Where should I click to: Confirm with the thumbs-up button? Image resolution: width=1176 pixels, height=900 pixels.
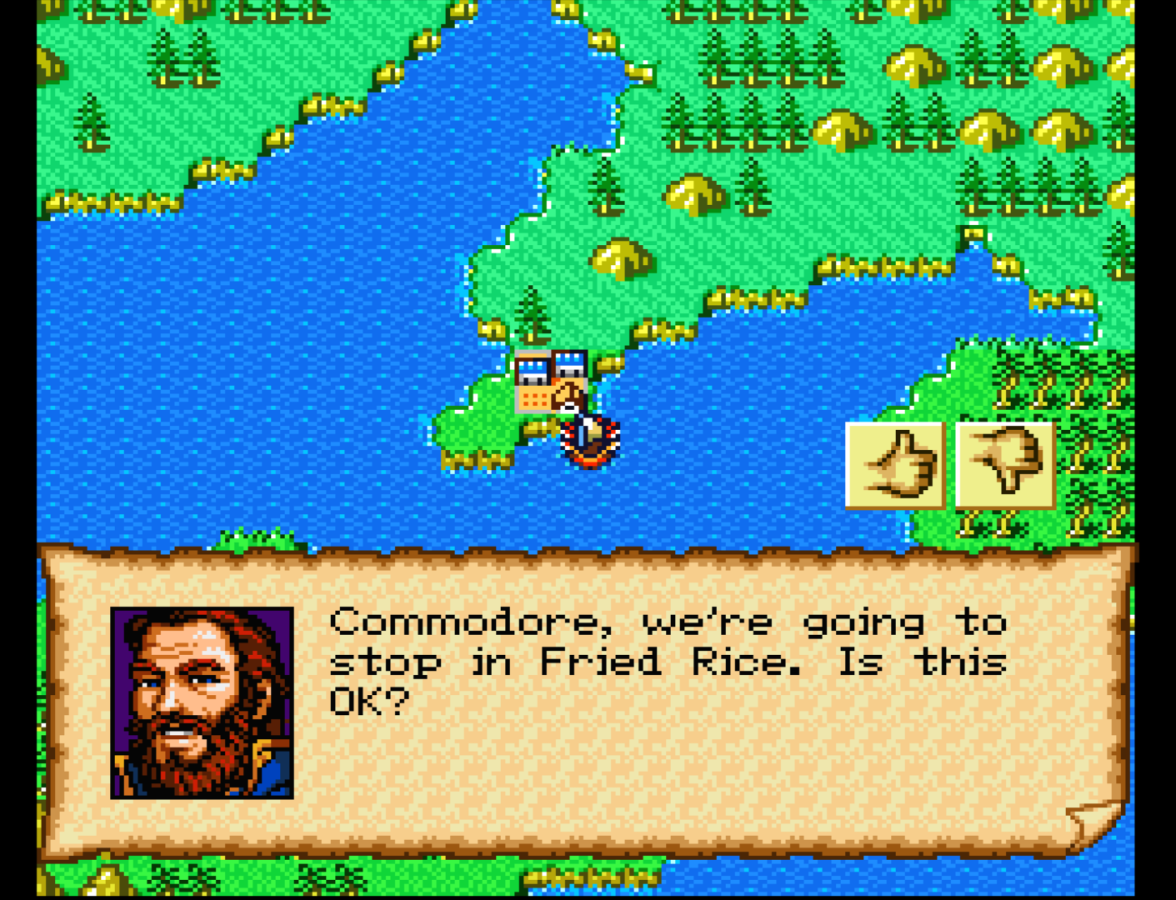pos(895,465)
